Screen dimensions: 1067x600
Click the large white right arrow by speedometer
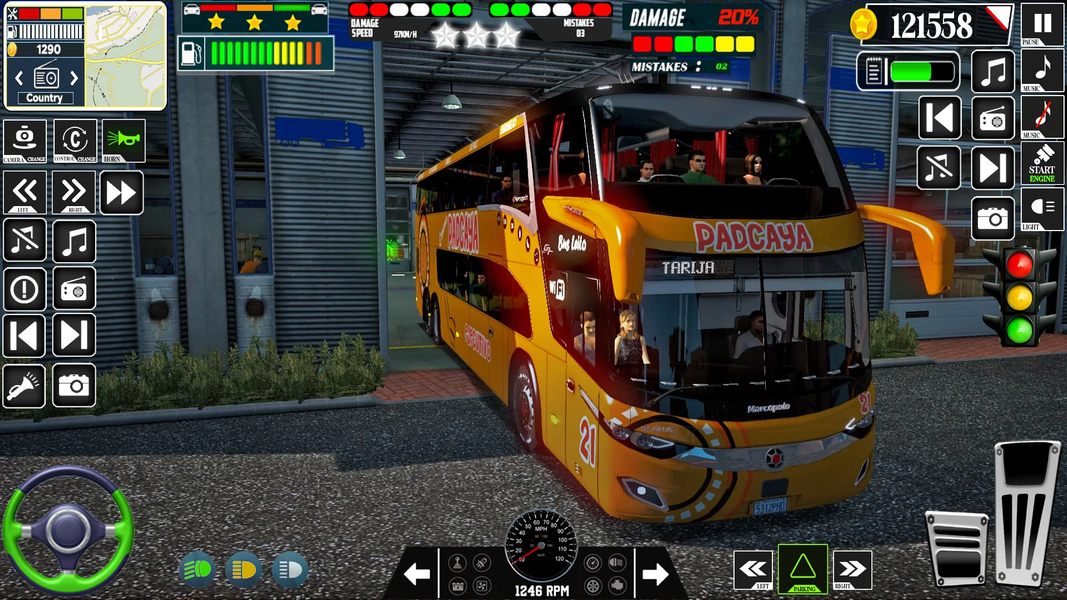coord(655,574)
